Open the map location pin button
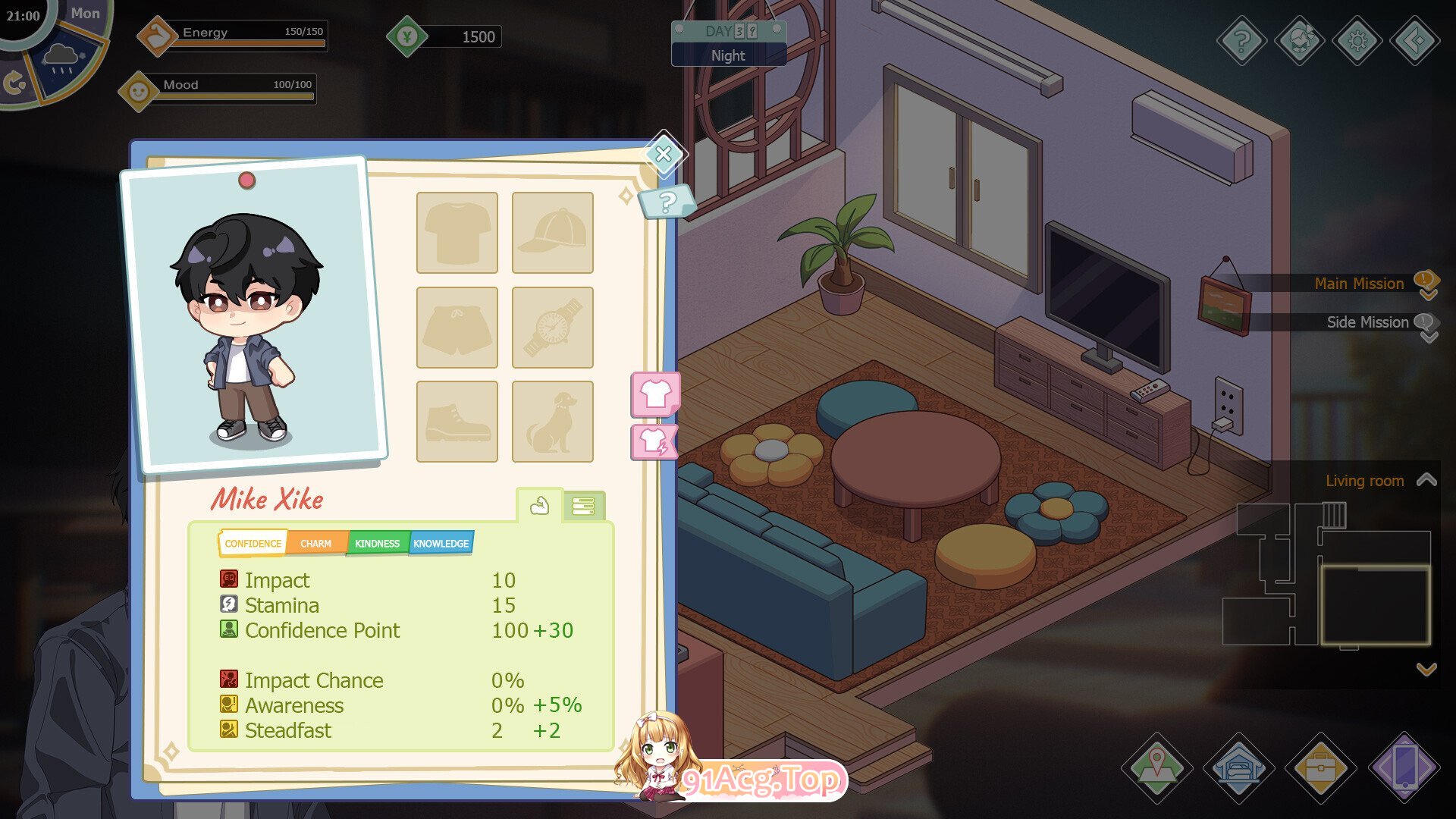The height and width of the screenshot is (819, 1456). tap(1156, 767)
